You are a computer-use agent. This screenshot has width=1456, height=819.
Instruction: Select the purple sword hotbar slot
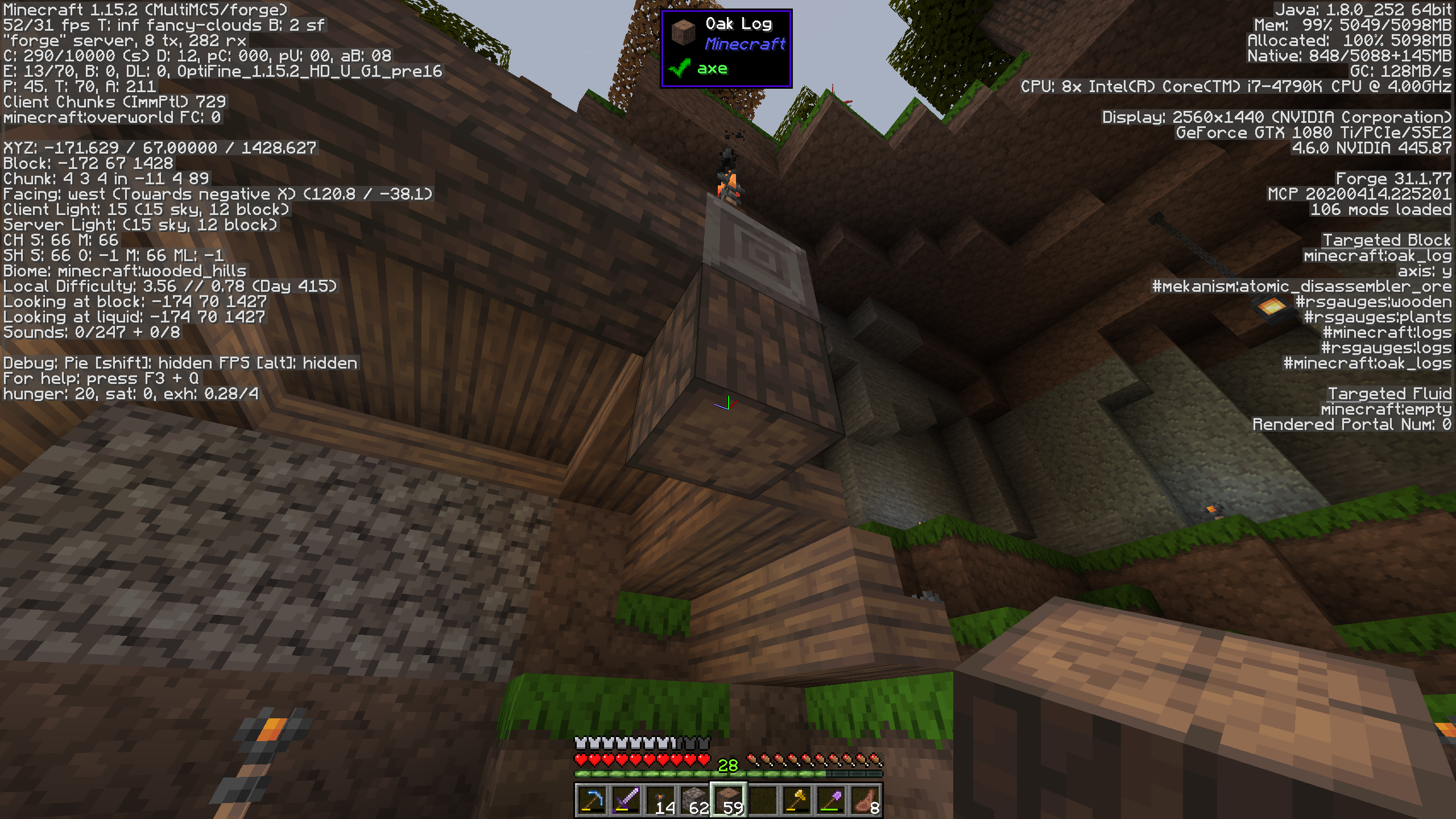click(626, 800)
